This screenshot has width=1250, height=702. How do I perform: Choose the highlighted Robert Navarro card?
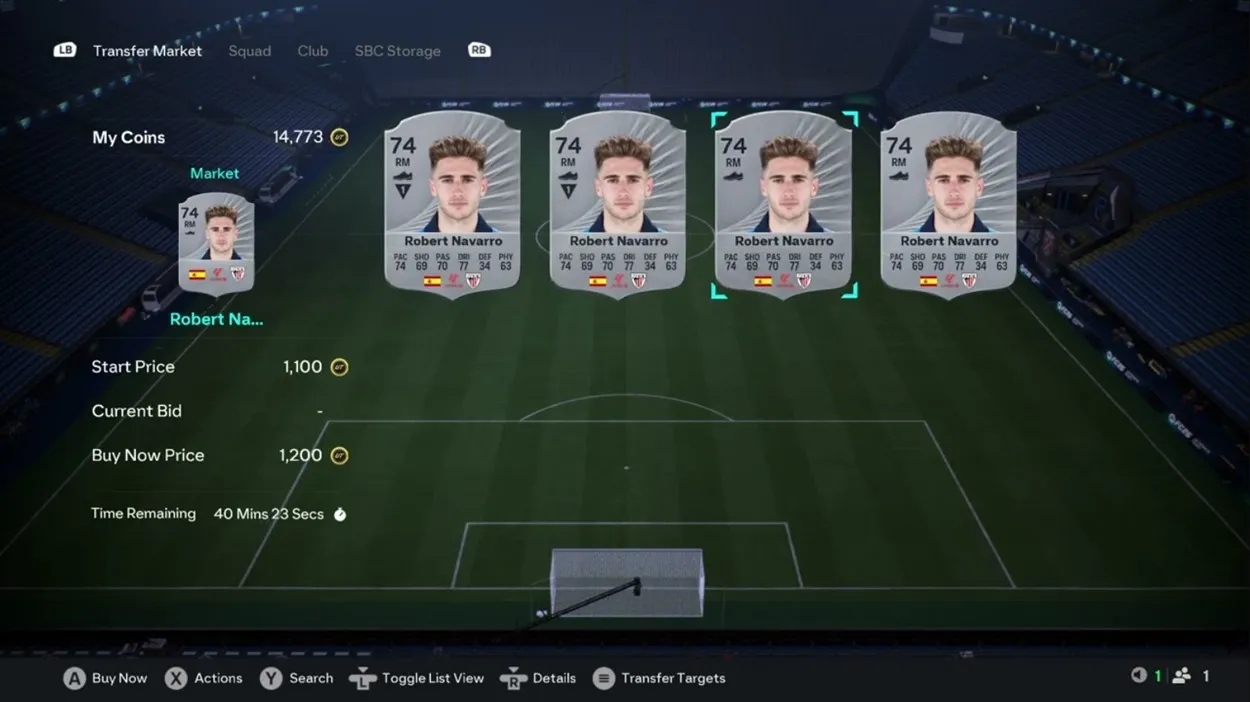[x=784, y=204]
